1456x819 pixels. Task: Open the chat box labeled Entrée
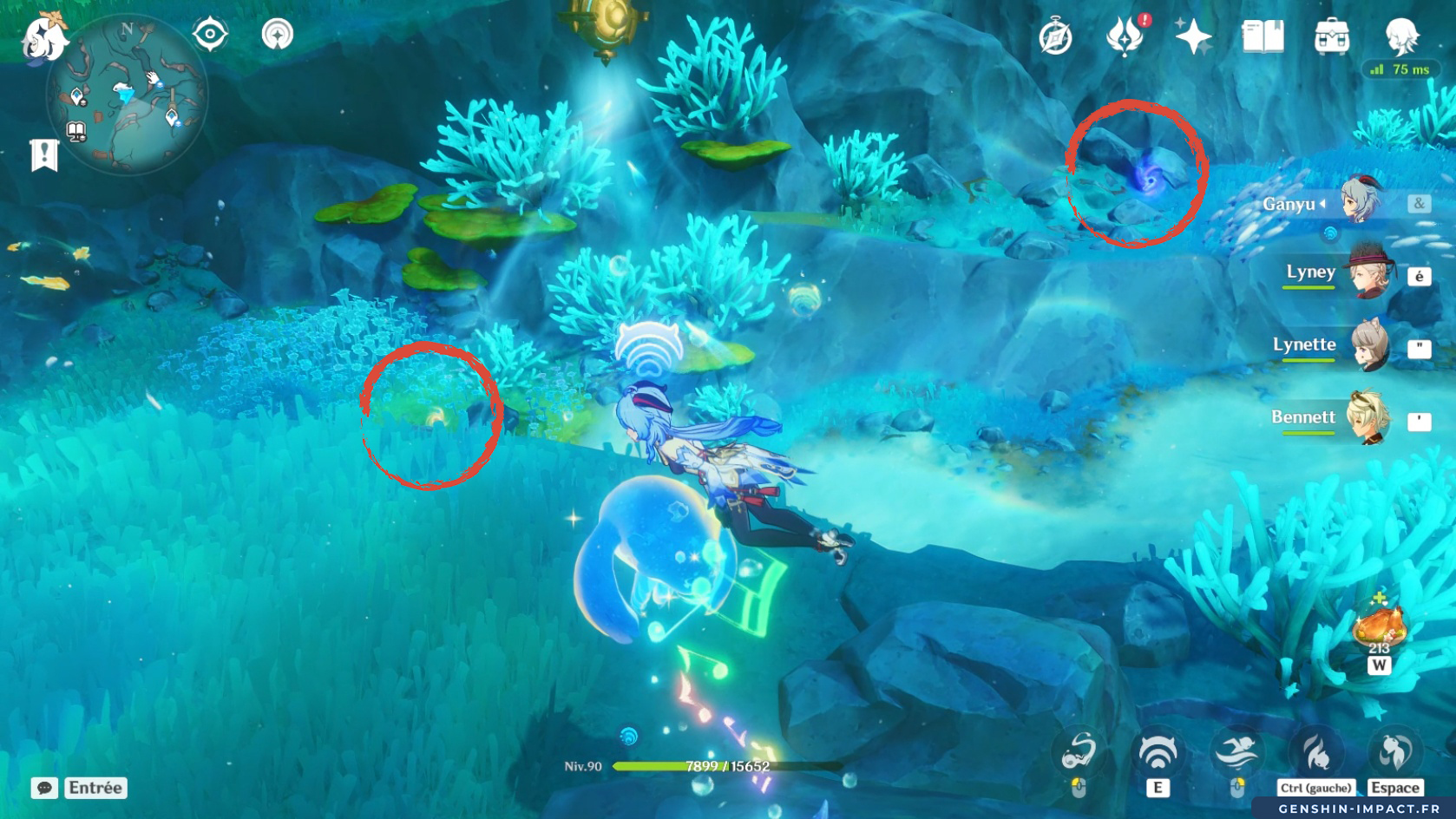(80, 788)
